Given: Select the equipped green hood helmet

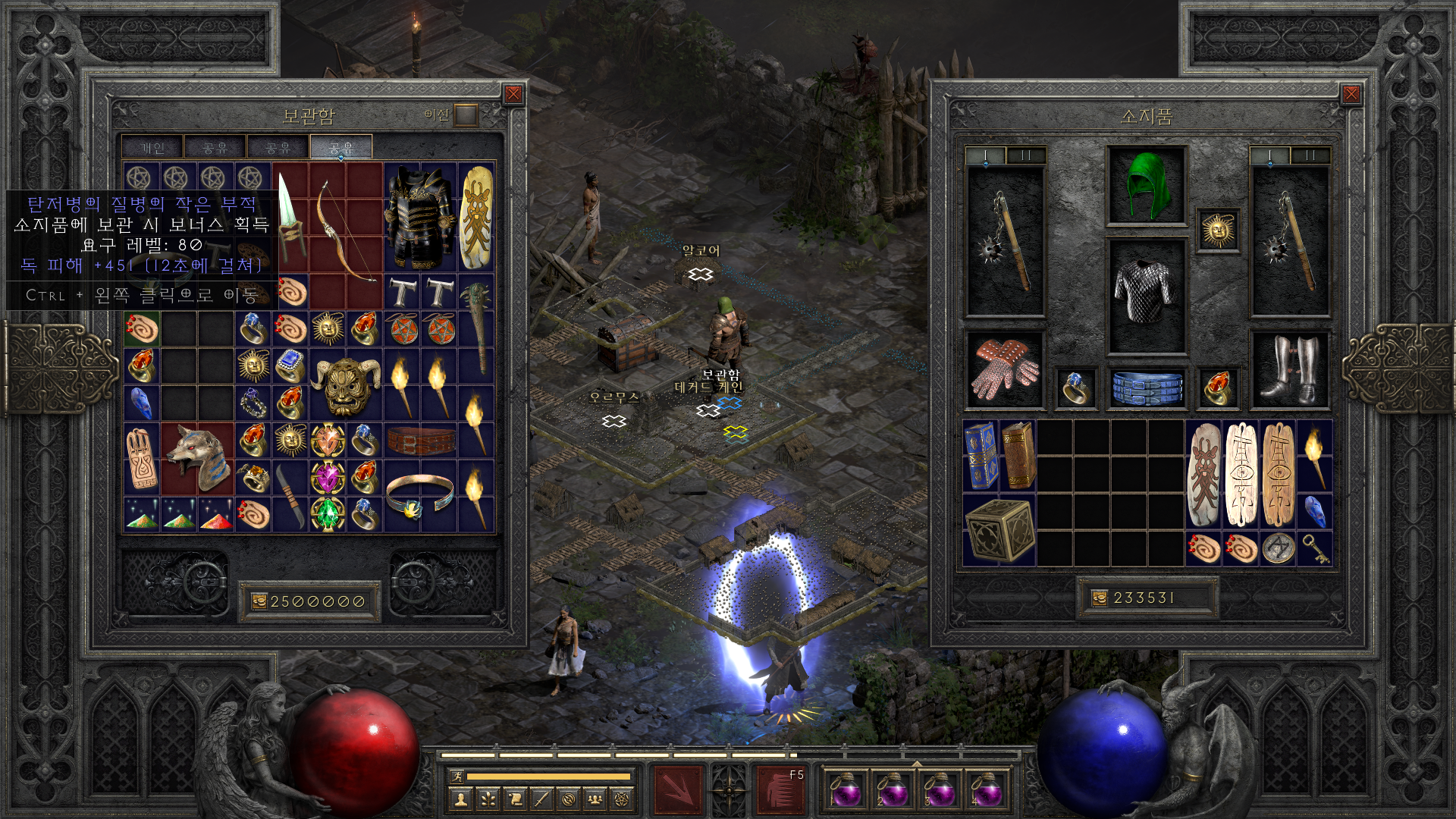Looking at the screenshot, I should [1146, 186].
